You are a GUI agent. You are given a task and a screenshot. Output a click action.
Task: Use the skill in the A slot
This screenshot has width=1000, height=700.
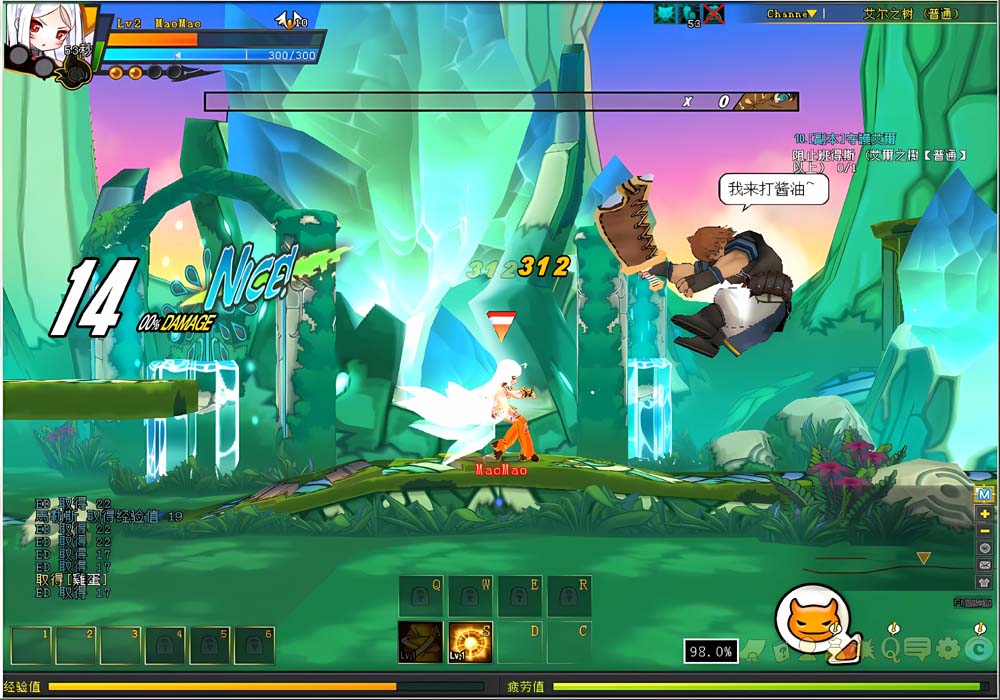coord(420,642)
